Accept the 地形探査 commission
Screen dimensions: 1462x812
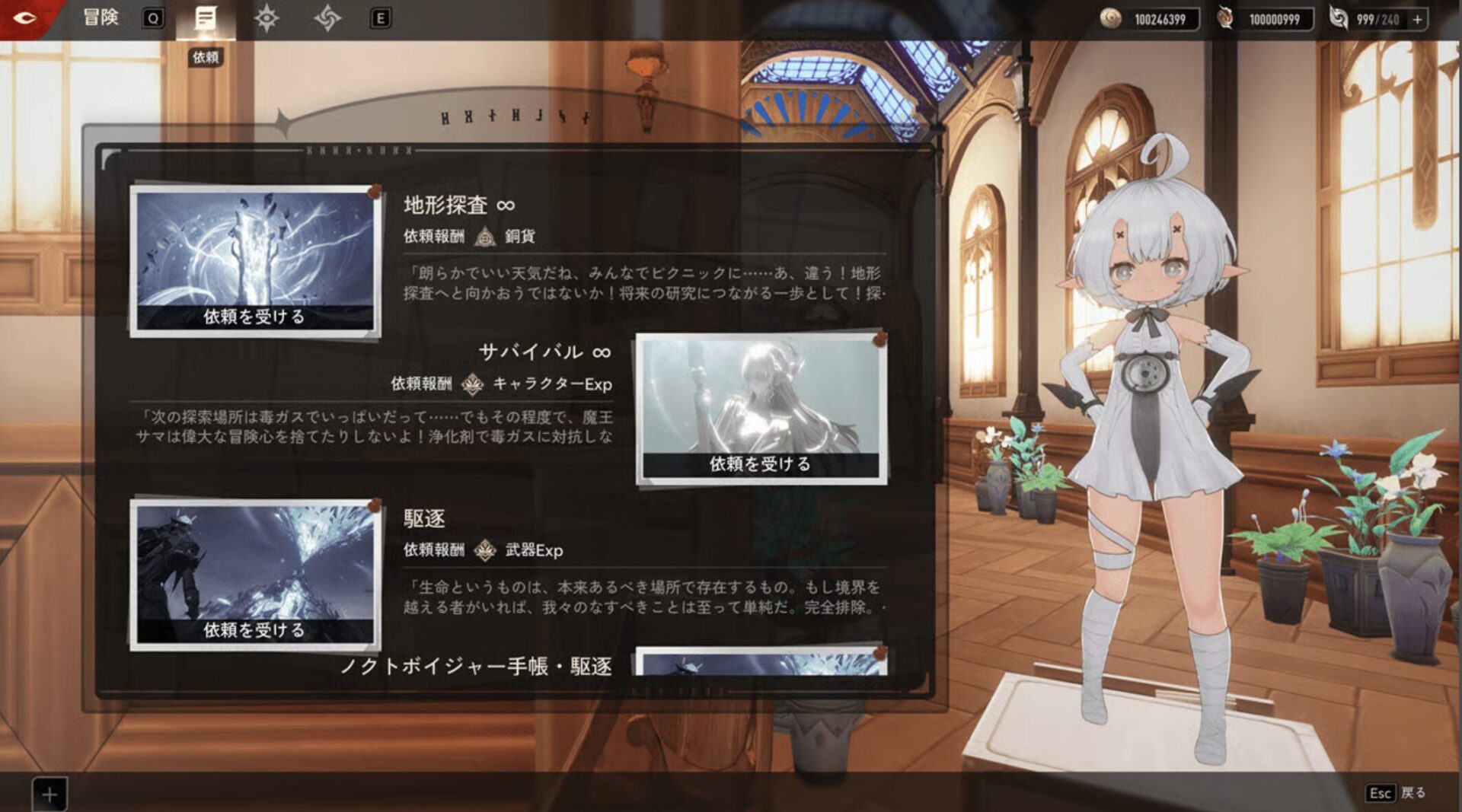point(254,317)
